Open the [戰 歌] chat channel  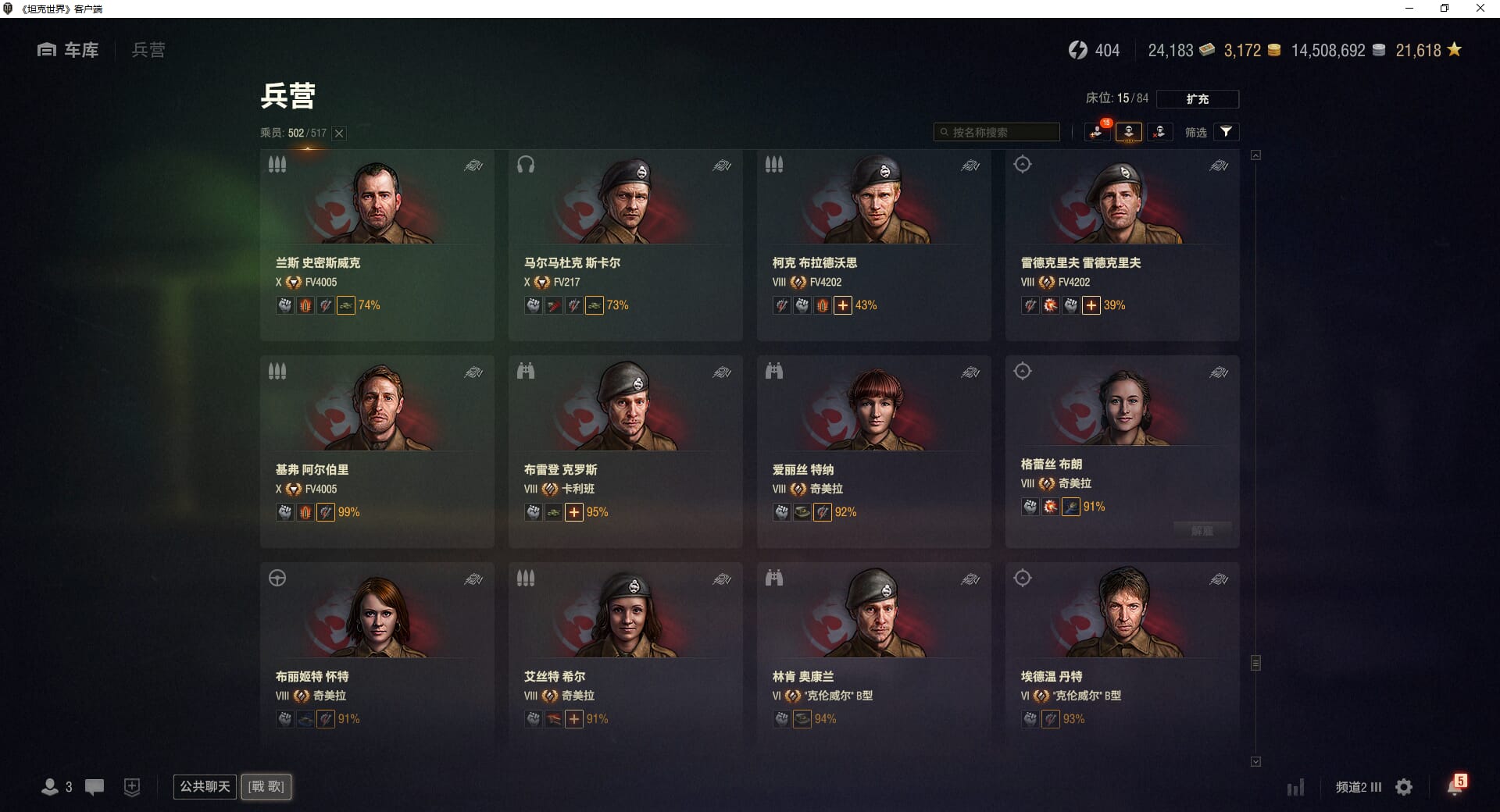266,786
